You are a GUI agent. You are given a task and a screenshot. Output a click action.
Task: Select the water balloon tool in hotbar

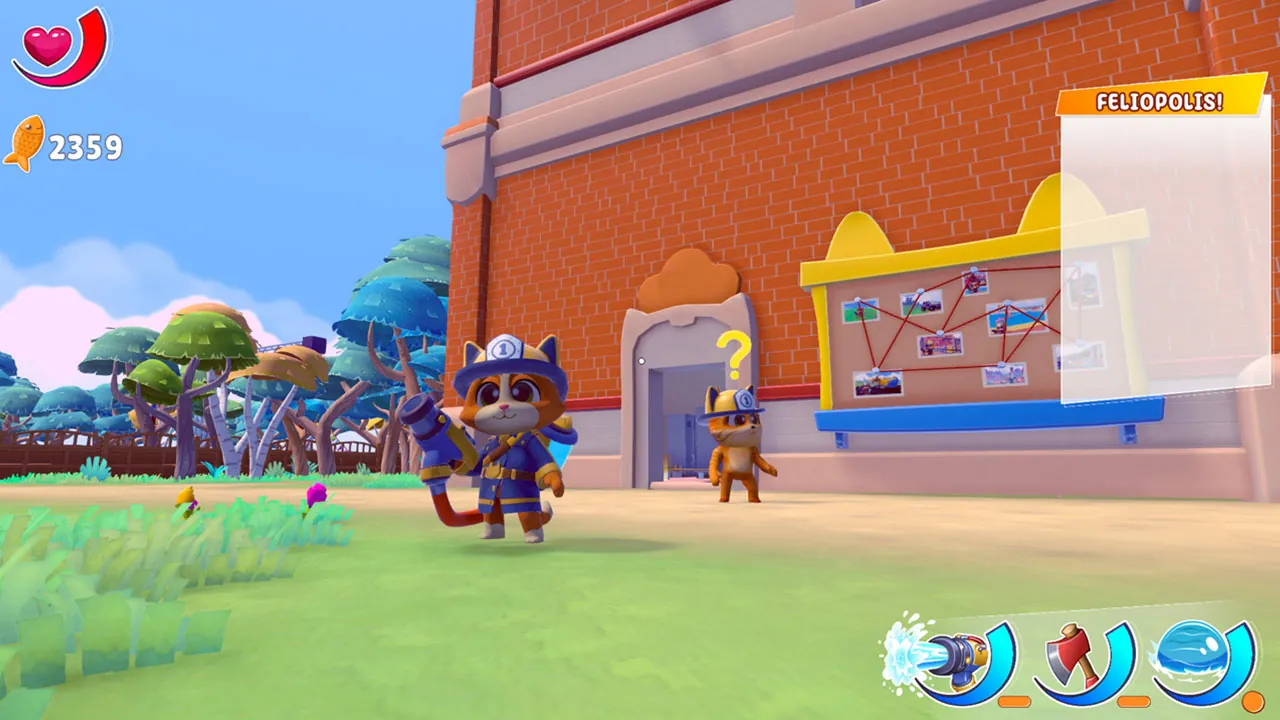click(1192, 655)
